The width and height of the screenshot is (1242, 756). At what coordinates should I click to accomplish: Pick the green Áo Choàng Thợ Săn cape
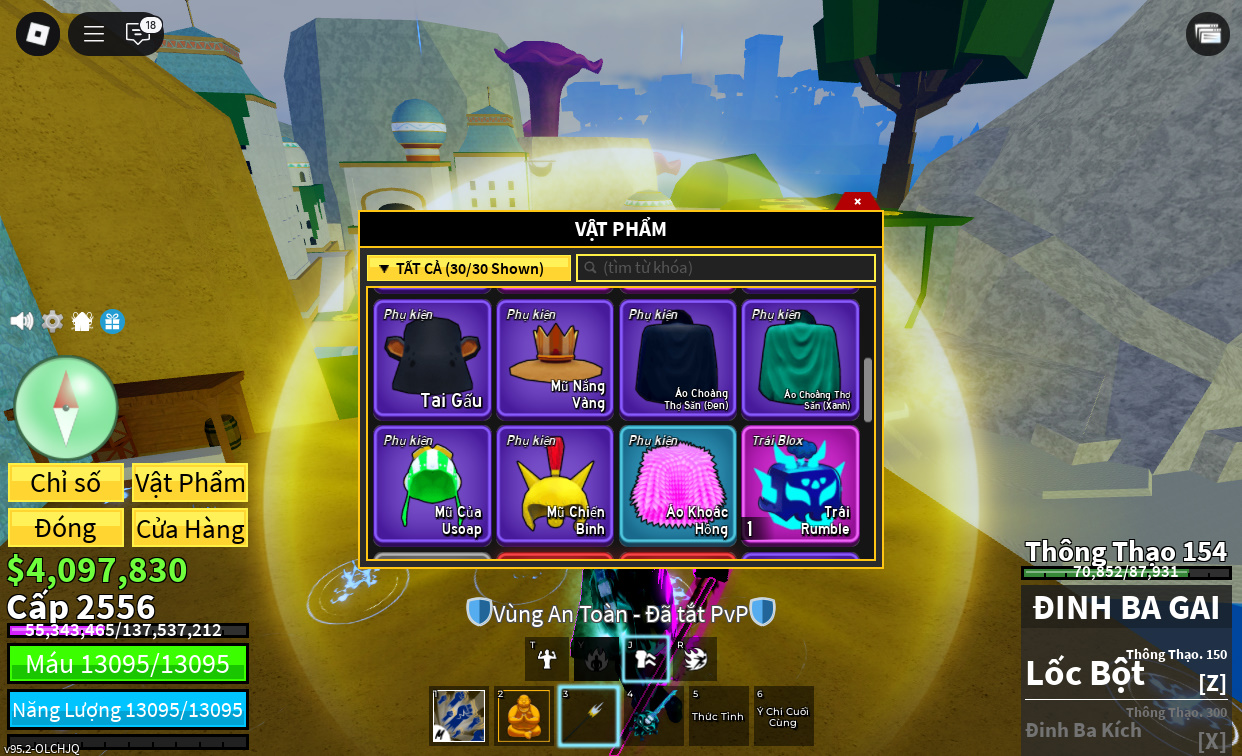[800, 358]
